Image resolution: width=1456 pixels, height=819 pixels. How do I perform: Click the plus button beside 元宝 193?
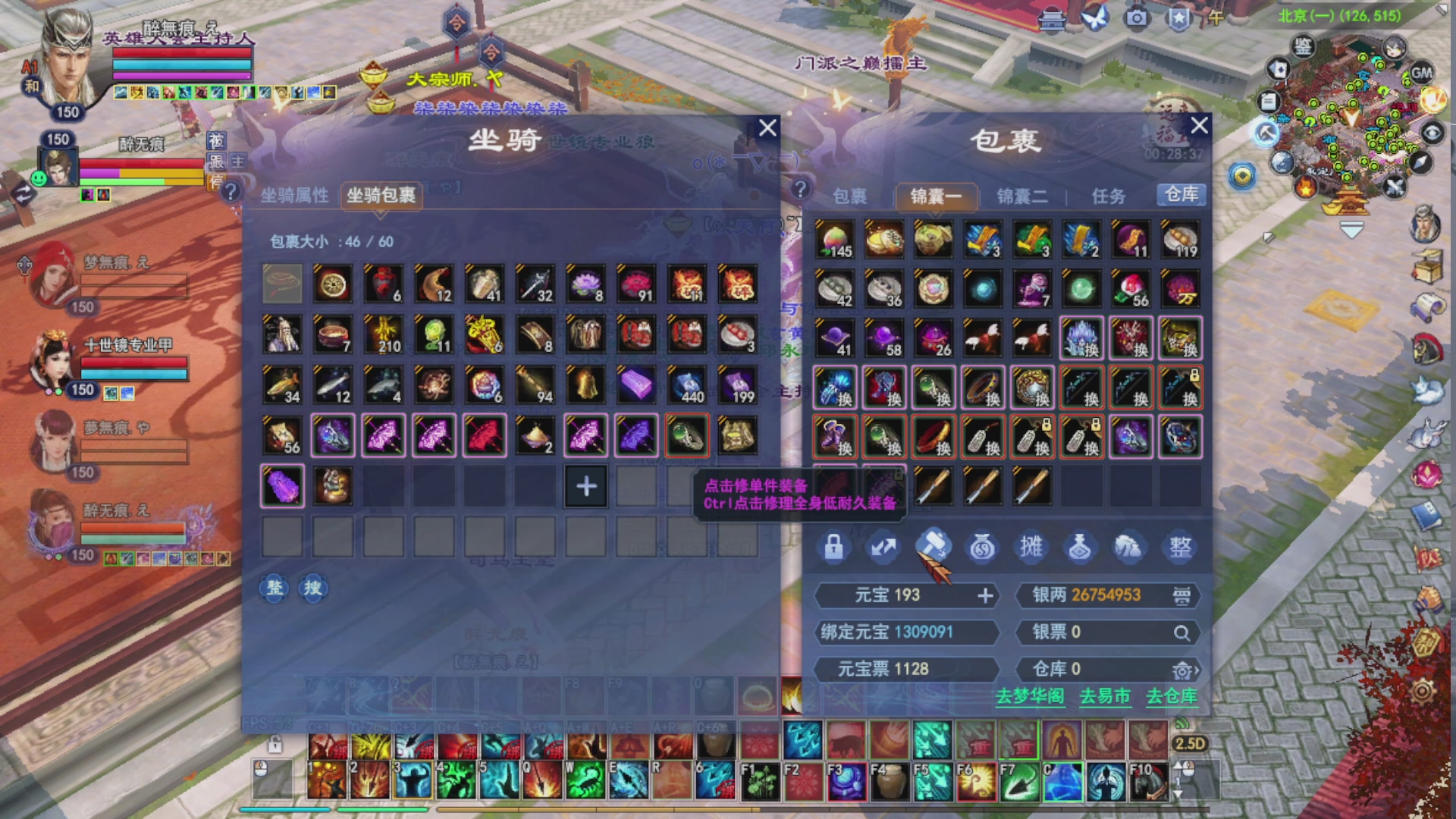point(986,597)
